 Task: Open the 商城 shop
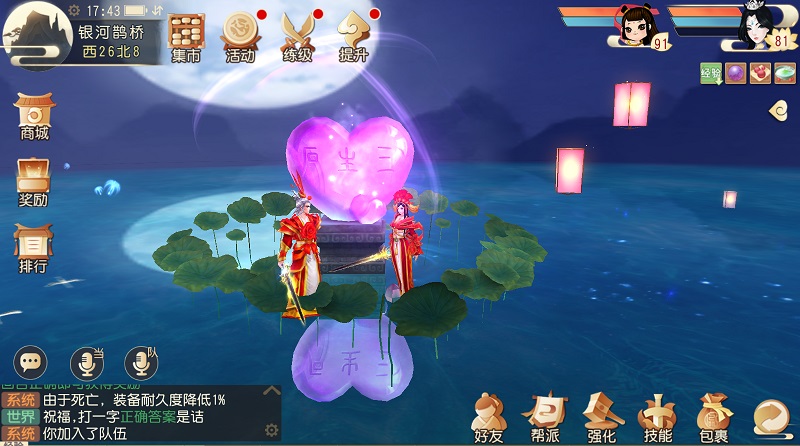tap(34, 117)
